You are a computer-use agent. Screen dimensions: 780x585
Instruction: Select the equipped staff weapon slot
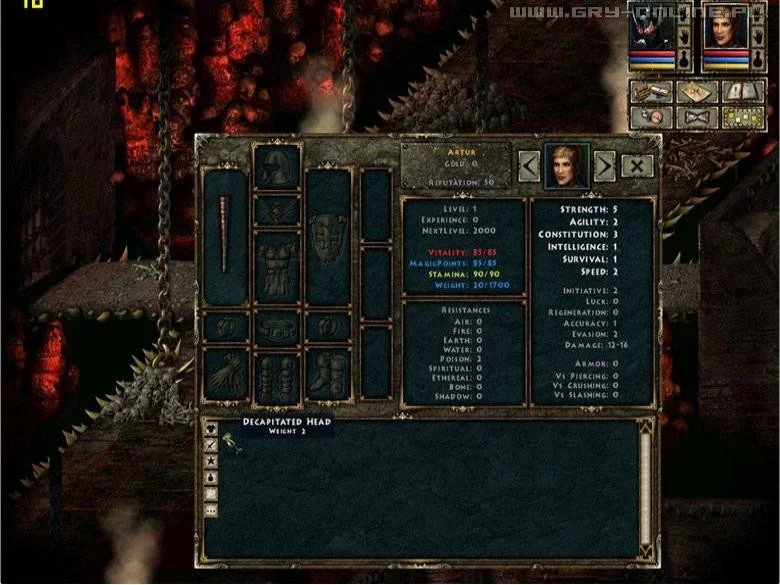[x=224, y=236]
